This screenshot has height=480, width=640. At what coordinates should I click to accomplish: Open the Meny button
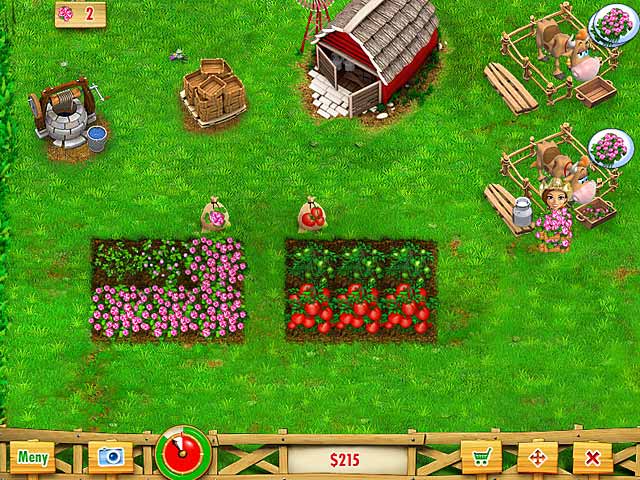pyautogui.click(x=32, y=458)
